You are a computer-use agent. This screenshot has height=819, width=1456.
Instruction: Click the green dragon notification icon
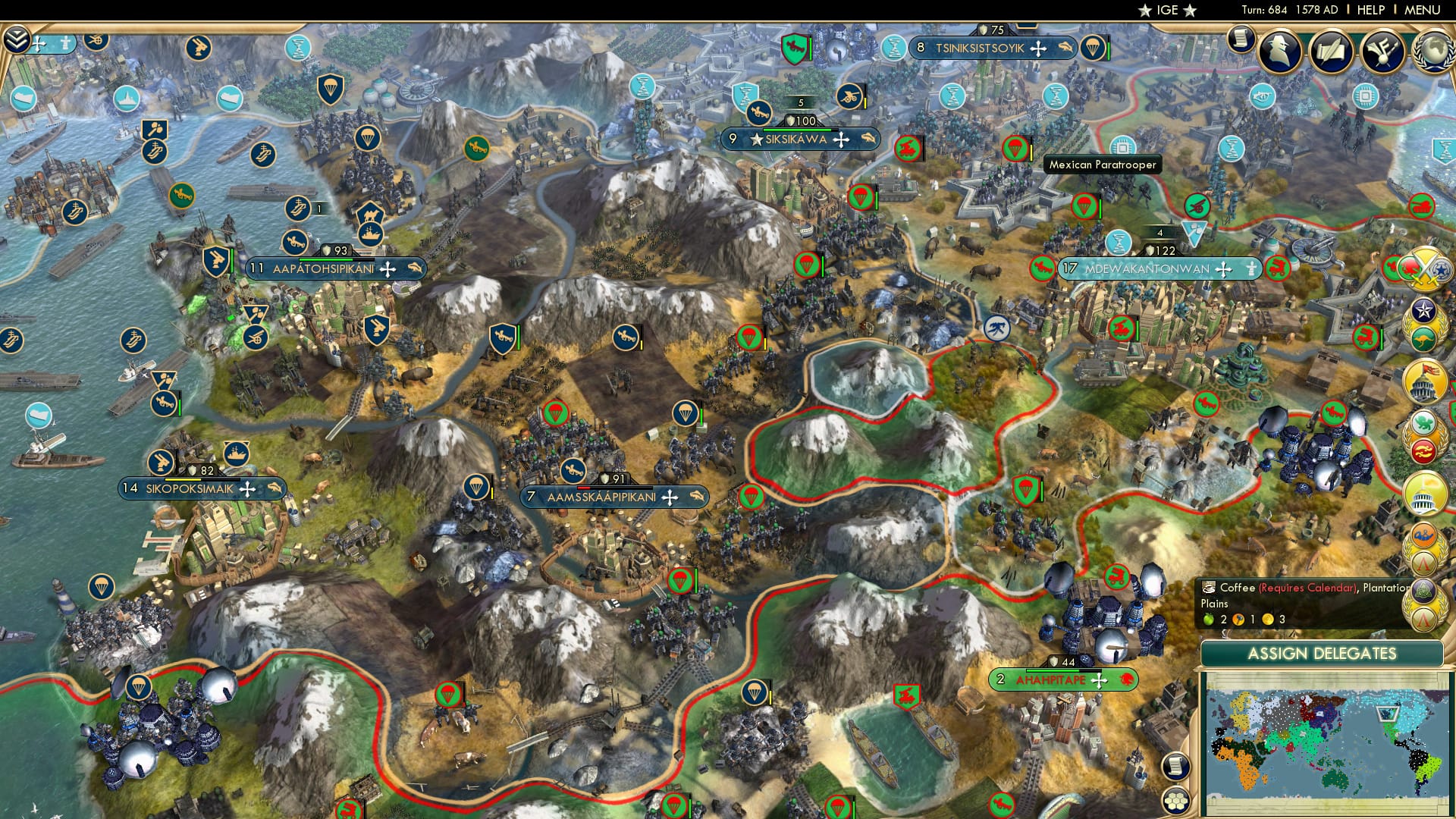pyautogui.click(x=1423, y=422)
